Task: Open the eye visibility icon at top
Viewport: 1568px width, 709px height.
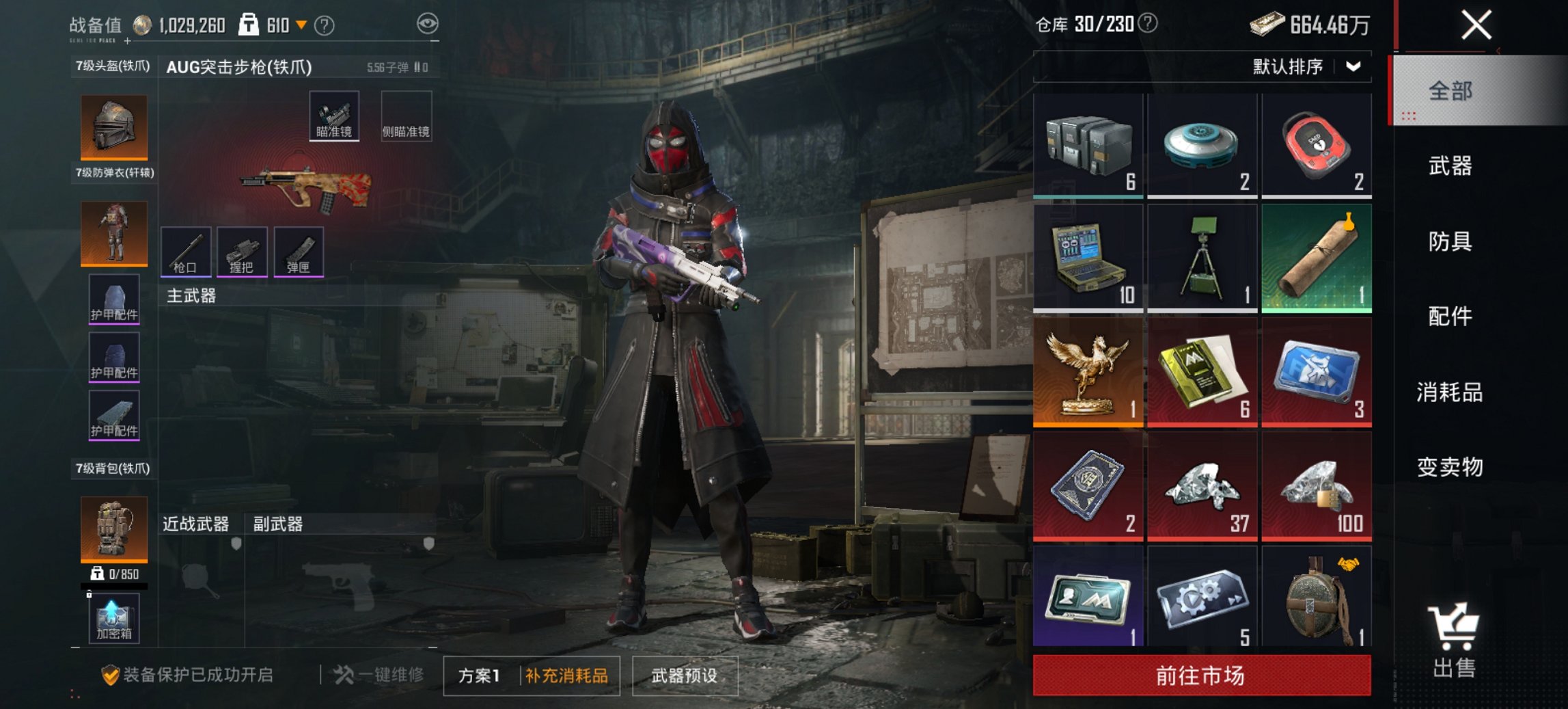Action: tap(430, 23)
